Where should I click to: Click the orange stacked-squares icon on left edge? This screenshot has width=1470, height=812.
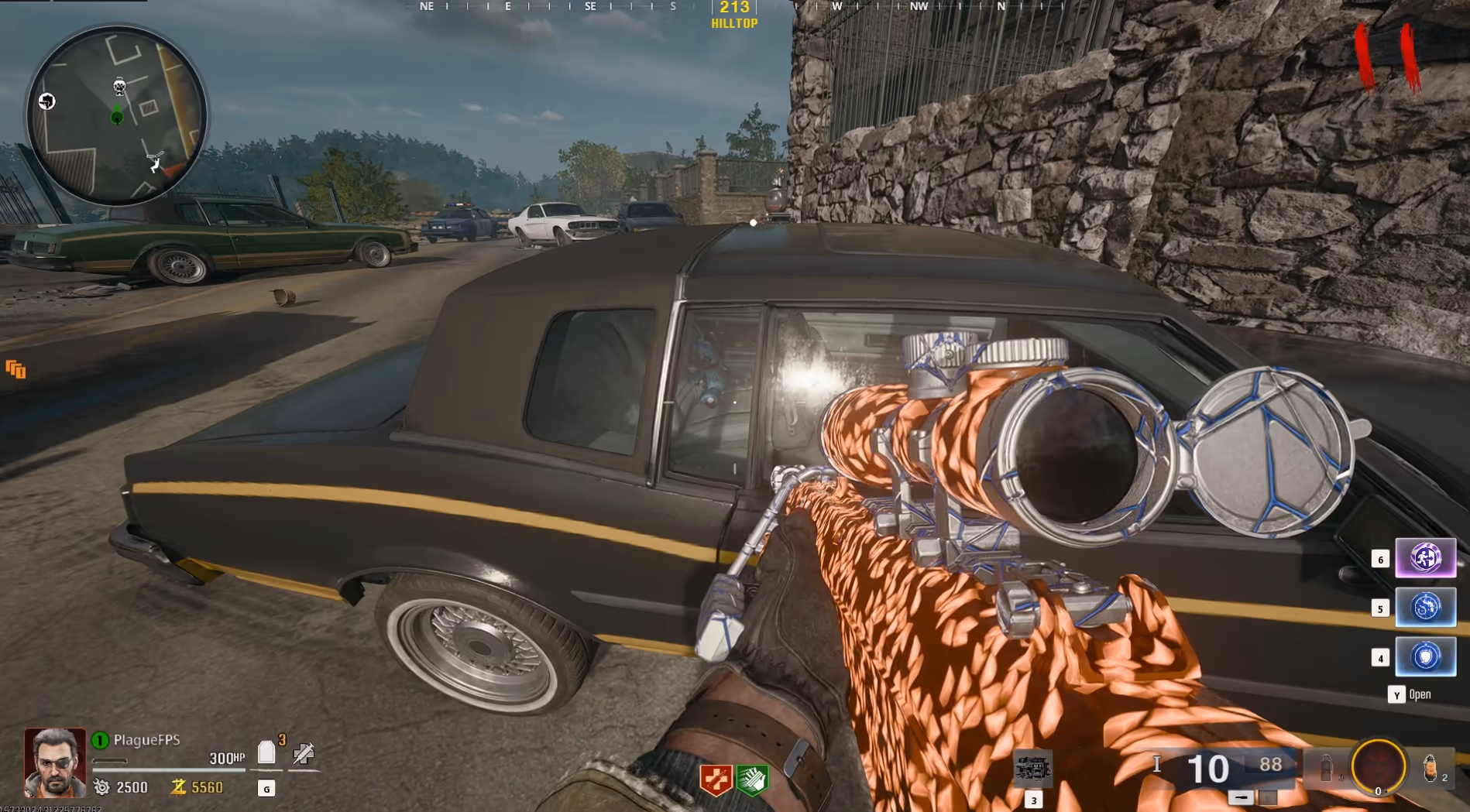15,369
